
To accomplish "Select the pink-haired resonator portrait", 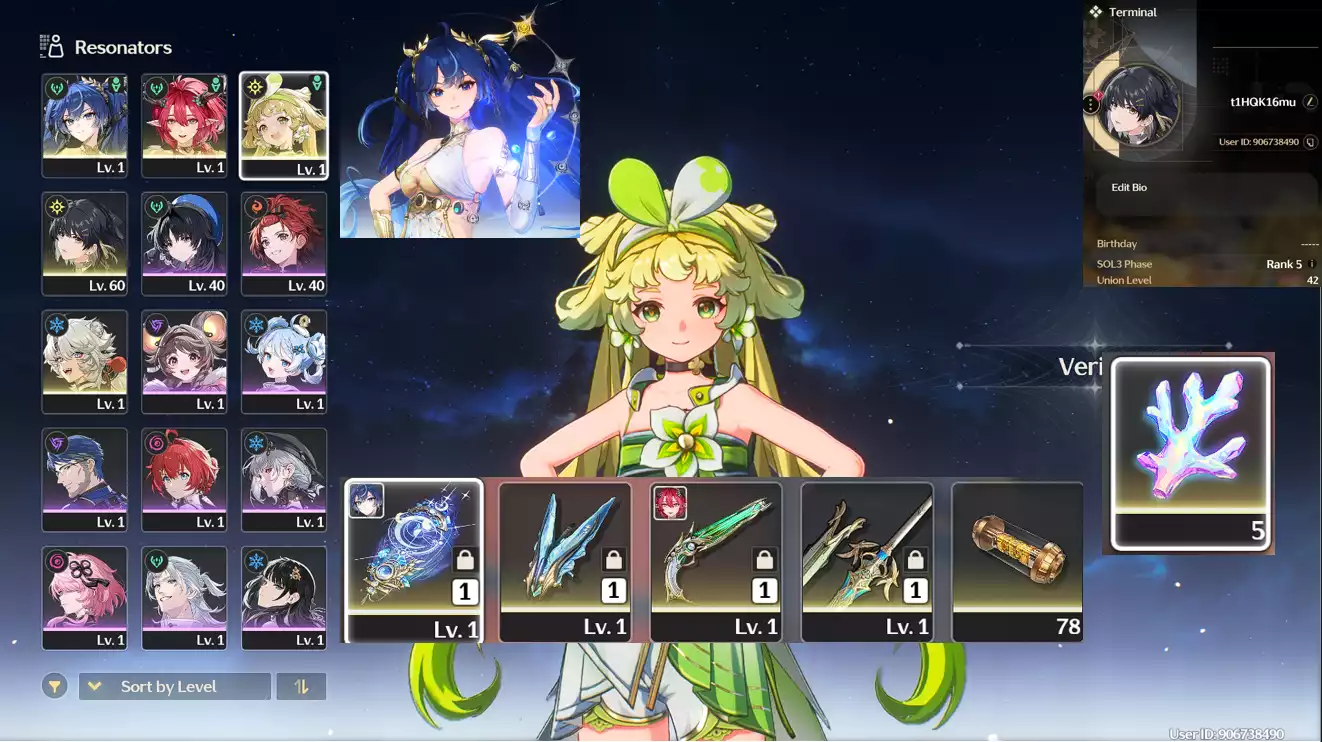I will point(85,597).
